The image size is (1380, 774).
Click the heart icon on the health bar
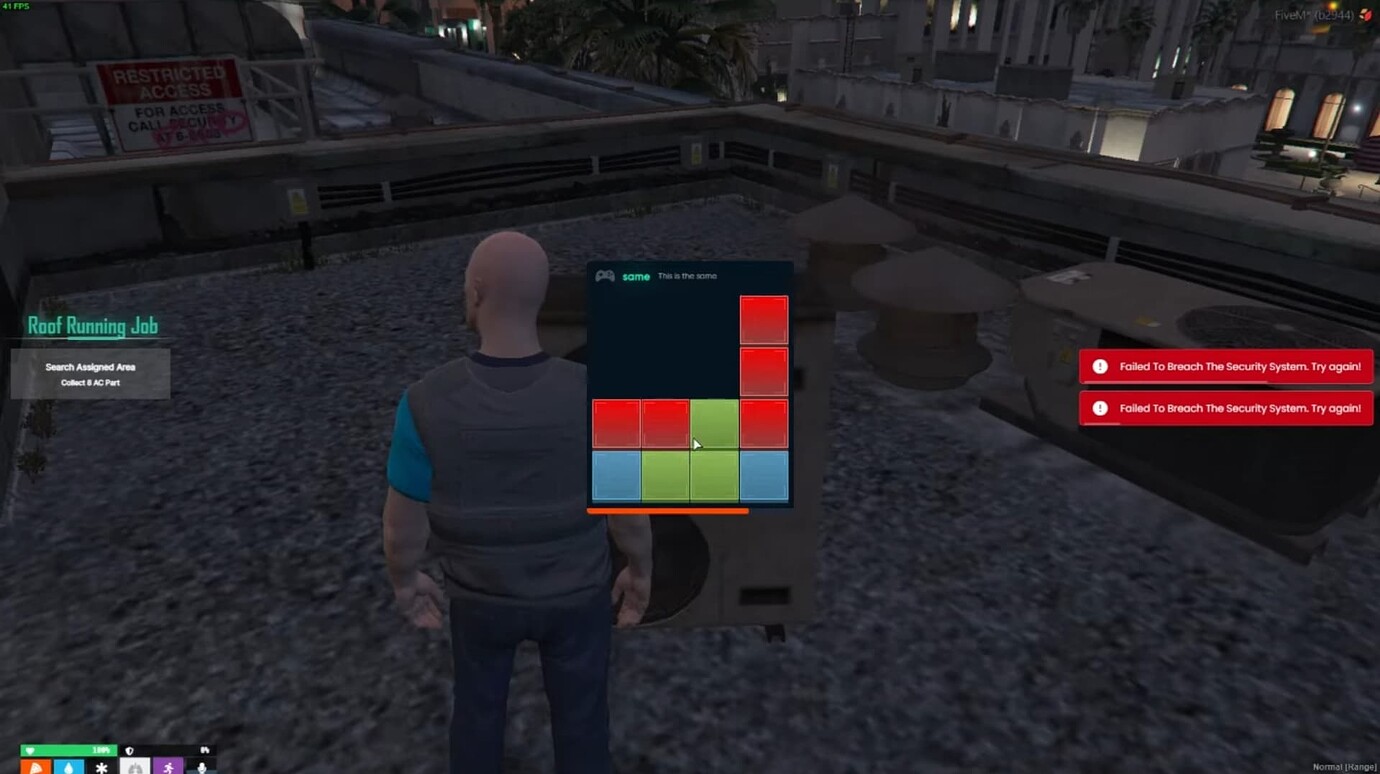point(31,750)
